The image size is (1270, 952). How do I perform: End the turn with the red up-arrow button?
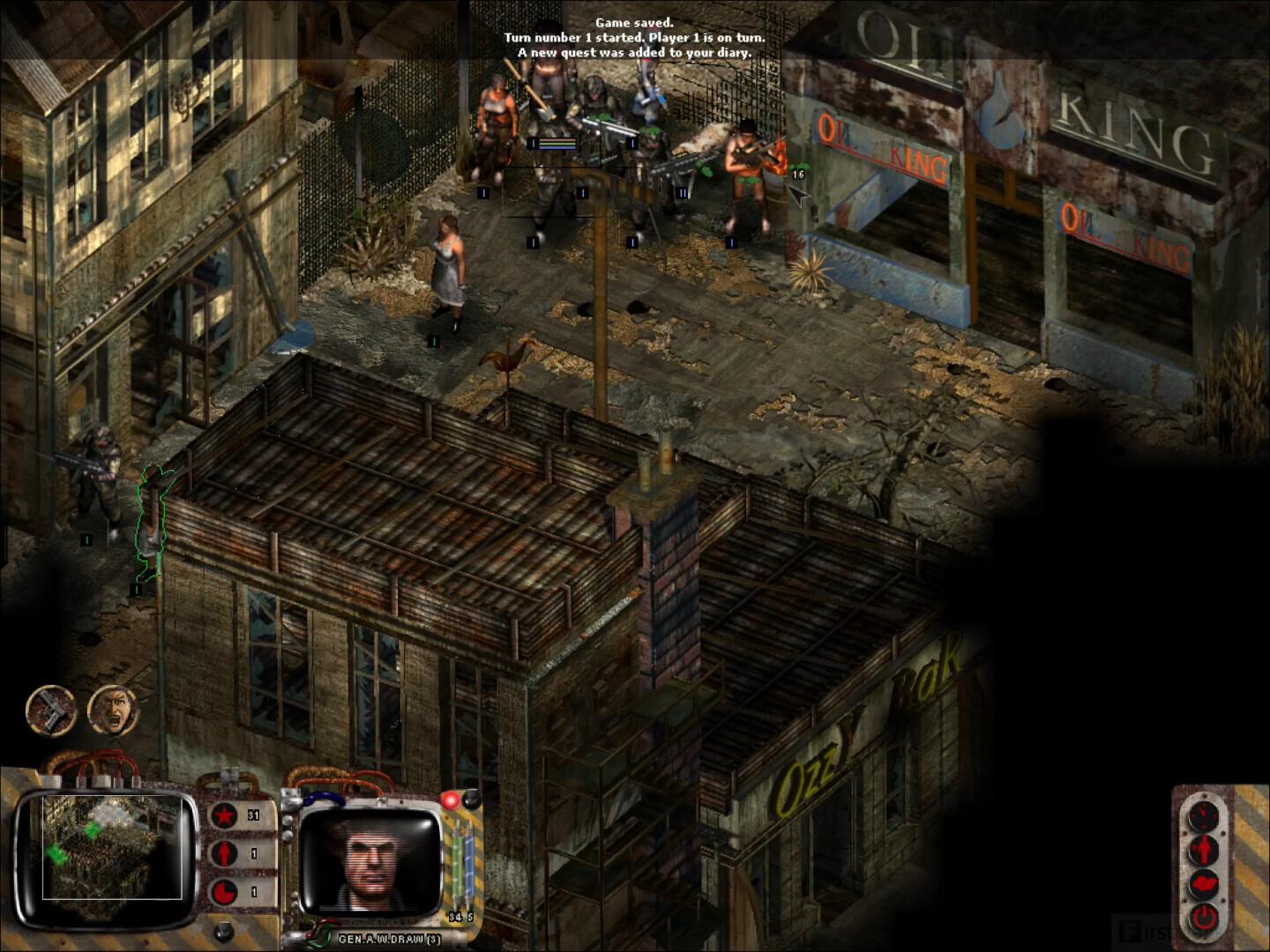pos(1203,848)
